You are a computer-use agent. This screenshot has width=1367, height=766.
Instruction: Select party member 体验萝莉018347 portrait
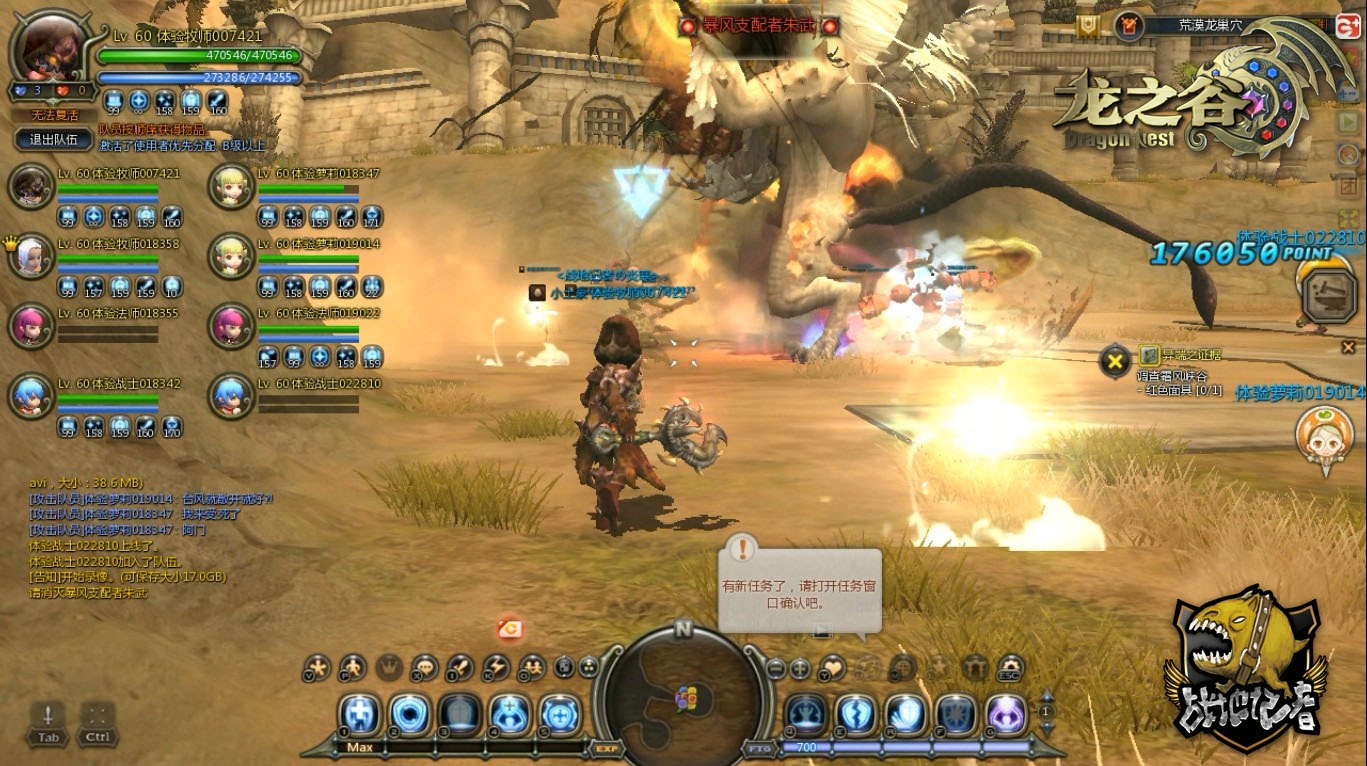point(231,187)
